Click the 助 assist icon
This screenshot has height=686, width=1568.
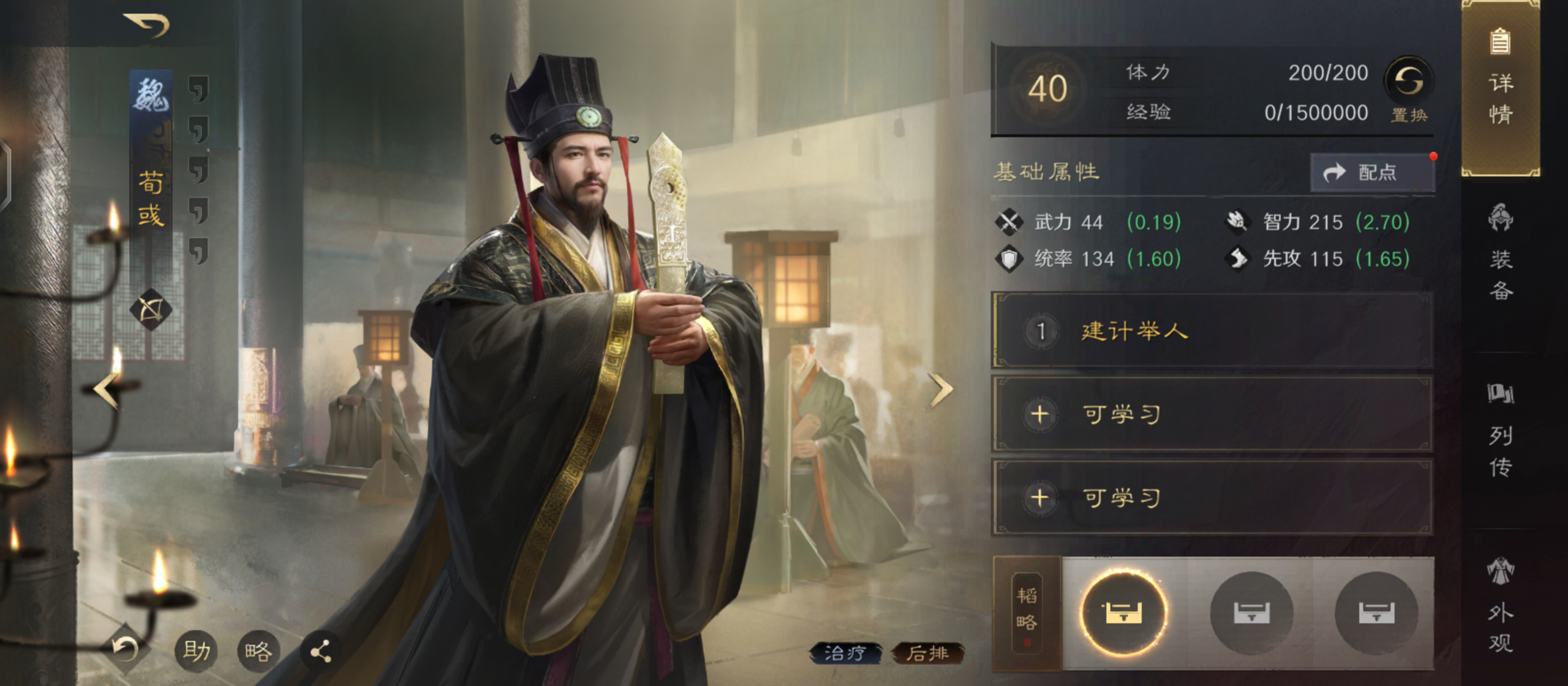coord(196,652)
